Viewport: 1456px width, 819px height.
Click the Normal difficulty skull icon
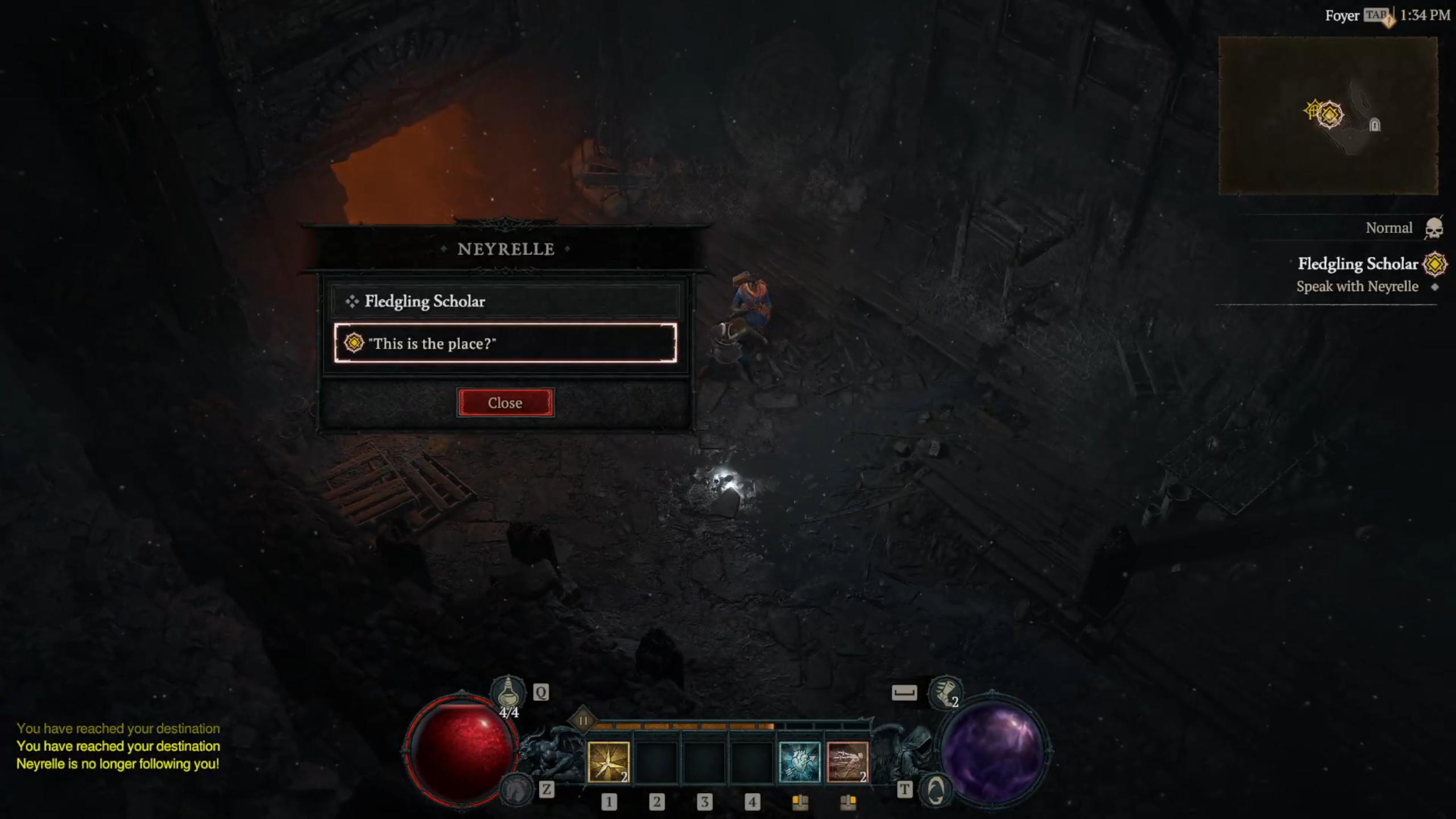tap(1434, 229)
